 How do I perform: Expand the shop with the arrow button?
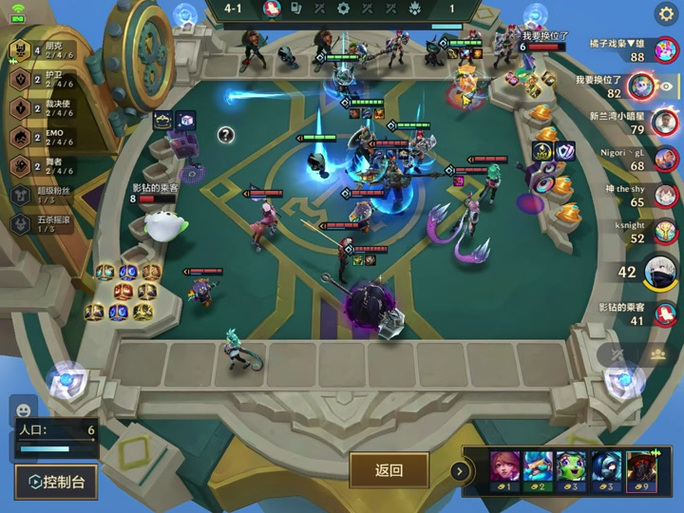(460, 470)
